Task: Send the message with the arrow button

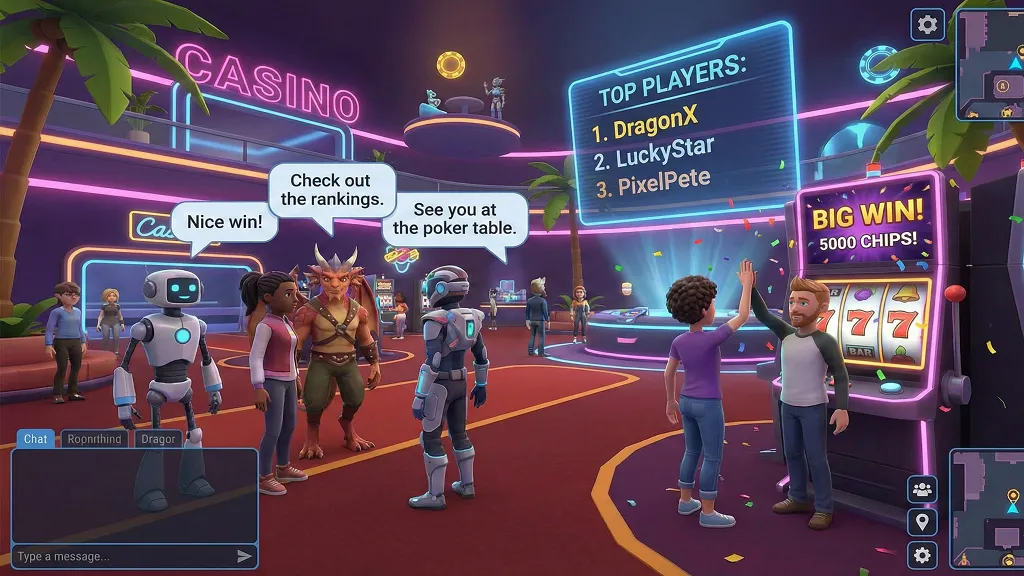Action: click(x=244, y=557)
